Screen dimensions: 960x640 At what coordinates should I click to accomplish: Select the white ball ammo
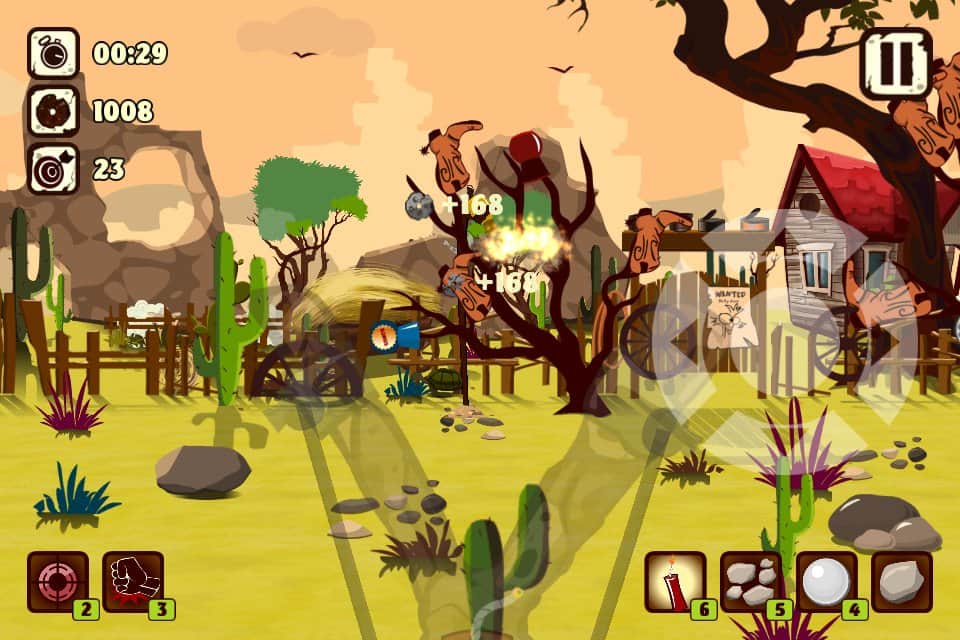827,581
